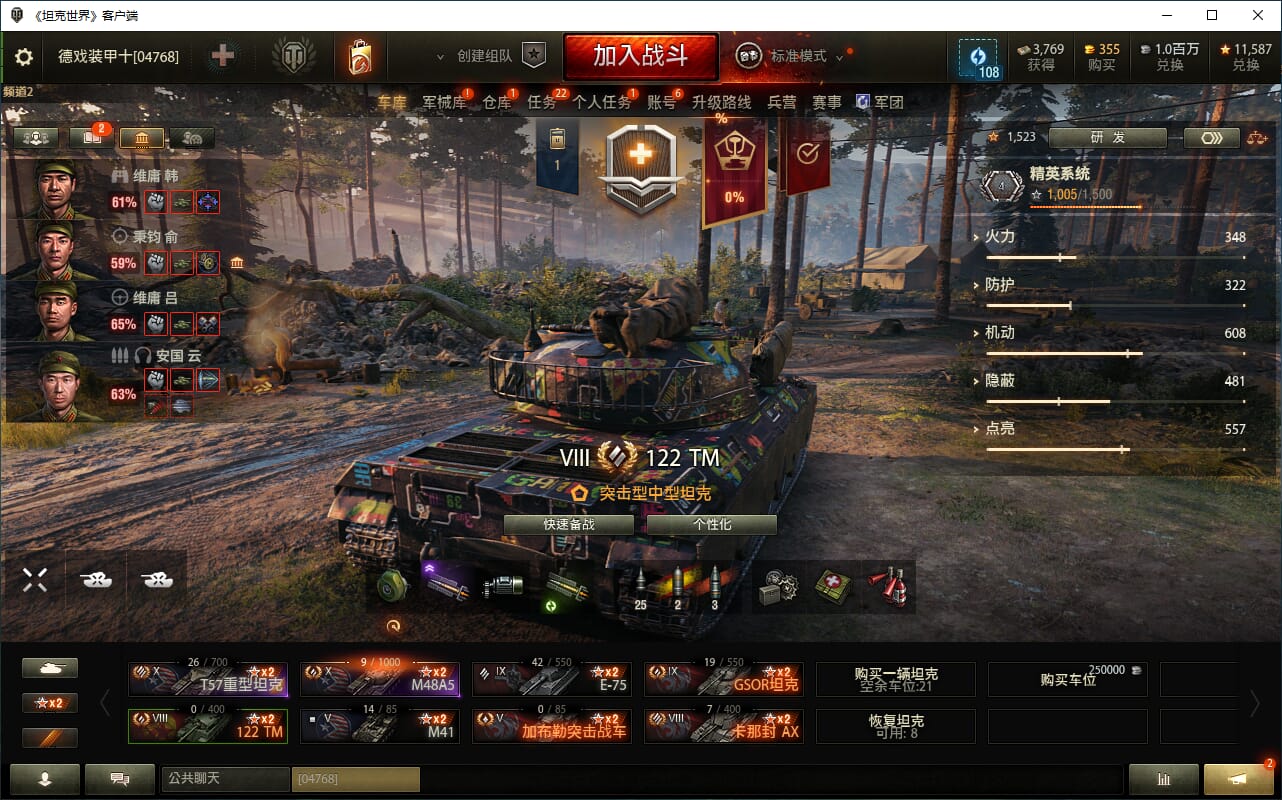Choose the M48A5 tank card
The image size is (1282, 800).
(x=380, y=679)
